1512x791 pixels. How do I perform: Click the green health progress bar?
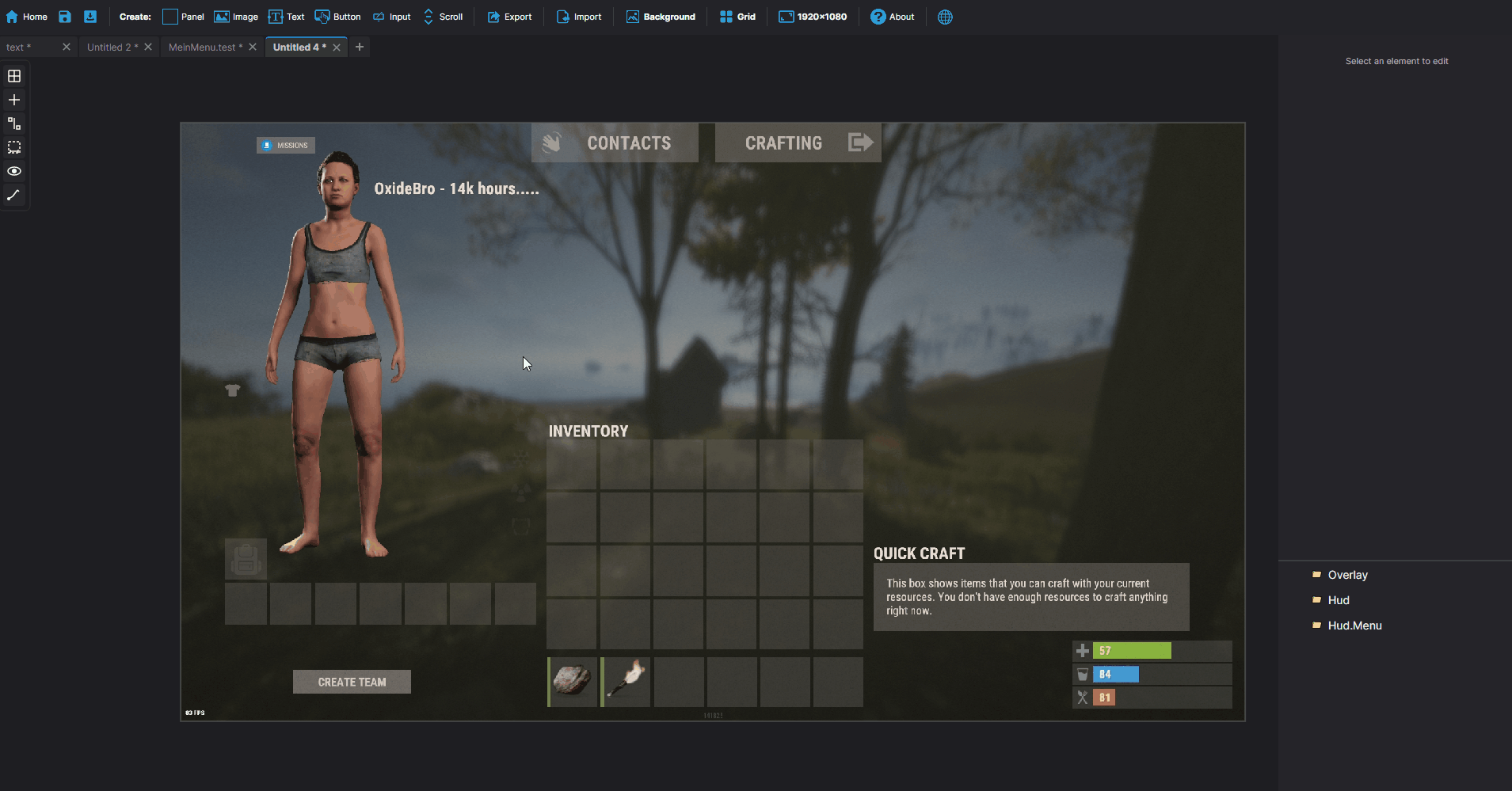(x=1131, y=650)
